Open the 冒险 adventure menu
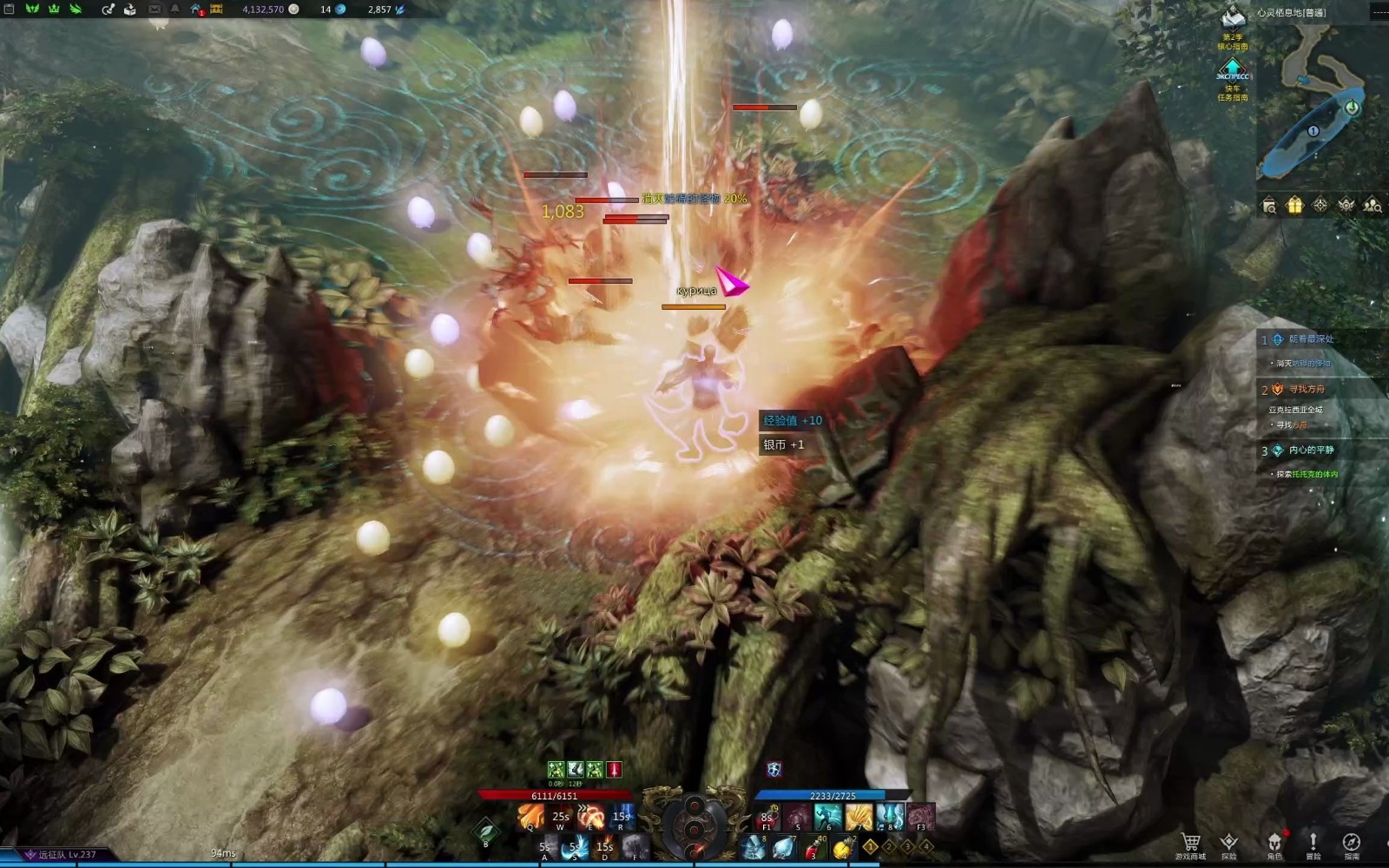Viewport: 1389px width, 868px height. [1313, 842]
